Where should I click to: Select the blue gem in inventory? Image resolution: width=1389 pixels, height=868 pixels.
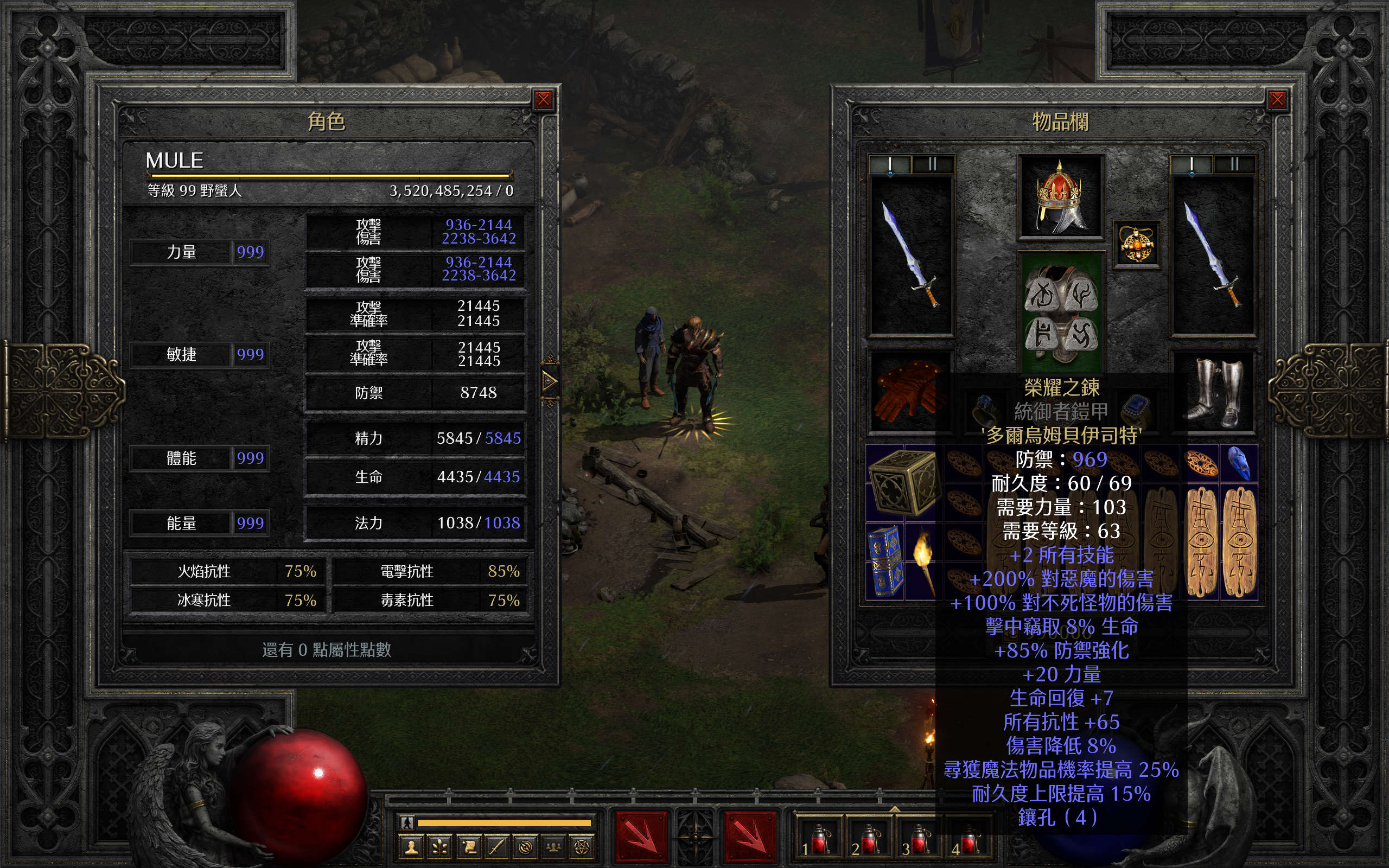[1239, 462]
